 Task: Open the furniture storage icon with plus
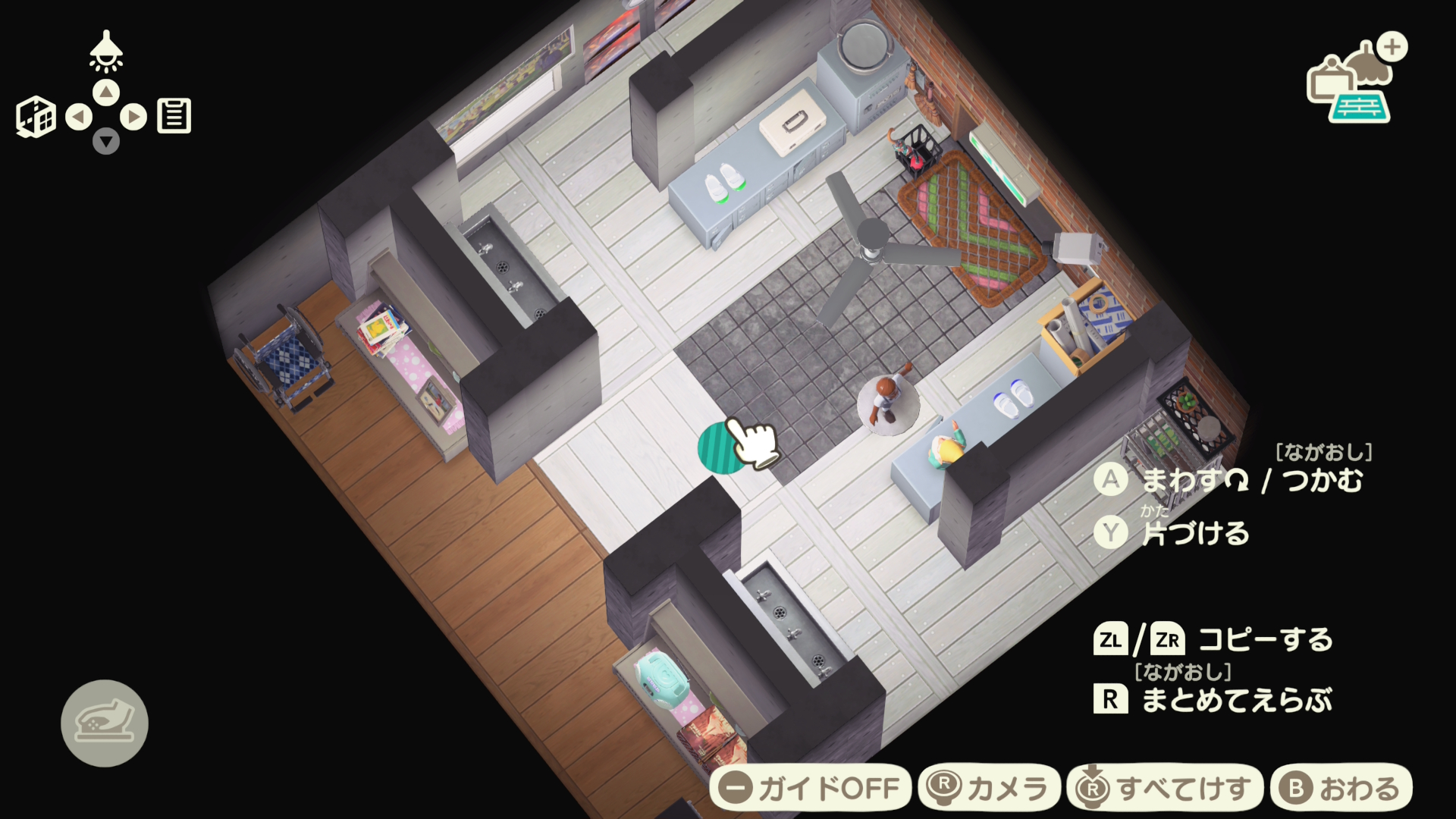pos(1355,80)
